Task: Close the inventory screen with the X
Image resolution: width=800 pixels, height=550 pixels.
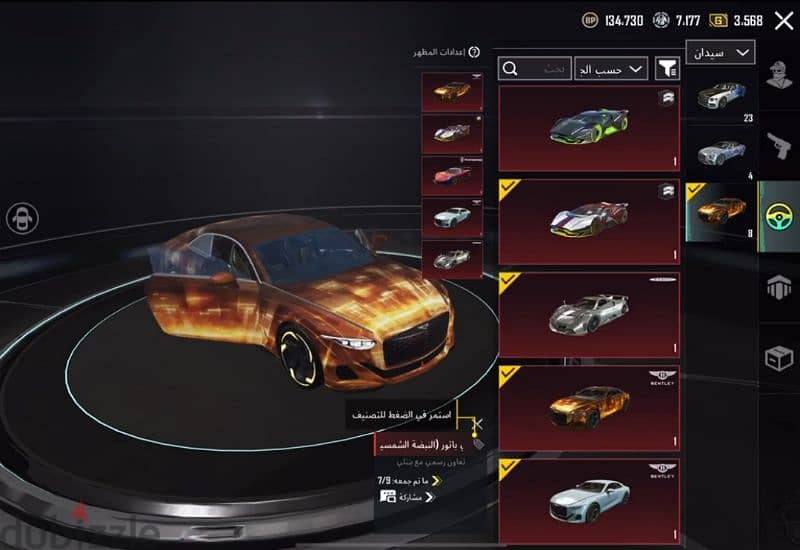Action: [784, 19]
